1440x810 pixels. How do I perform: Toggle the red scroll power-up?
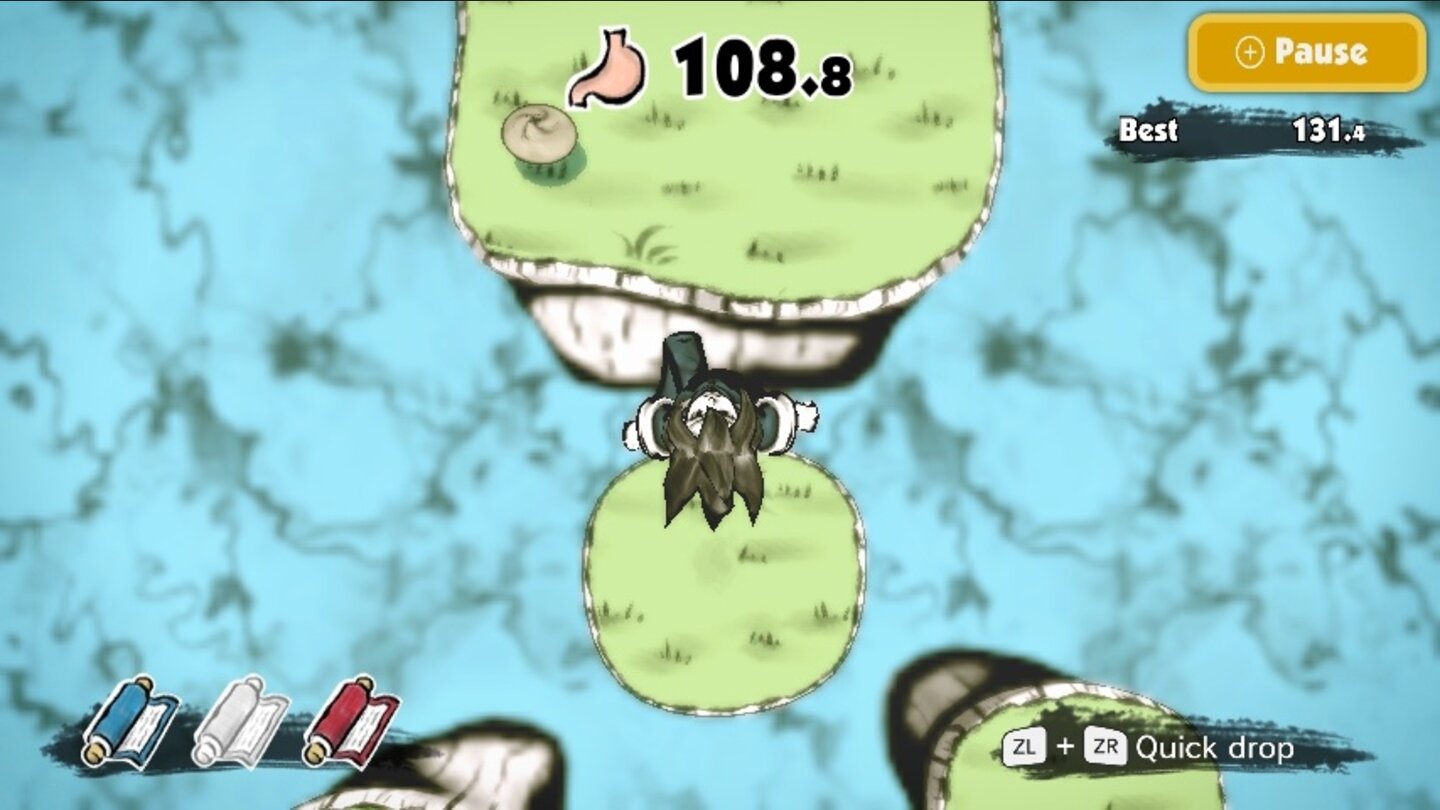[352, 725]
